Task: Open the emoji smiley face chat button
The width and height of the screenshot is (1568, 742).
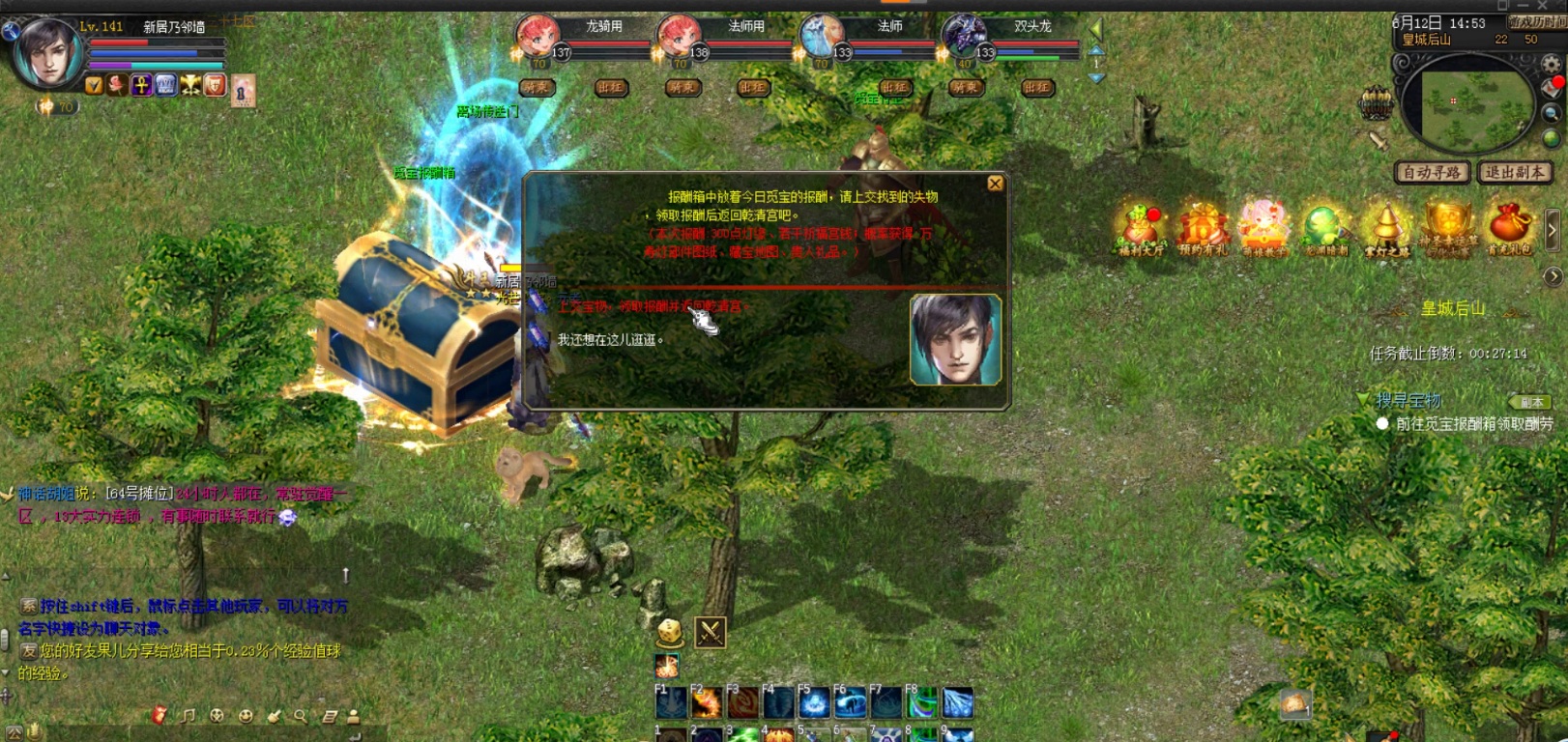Action: 246,716
